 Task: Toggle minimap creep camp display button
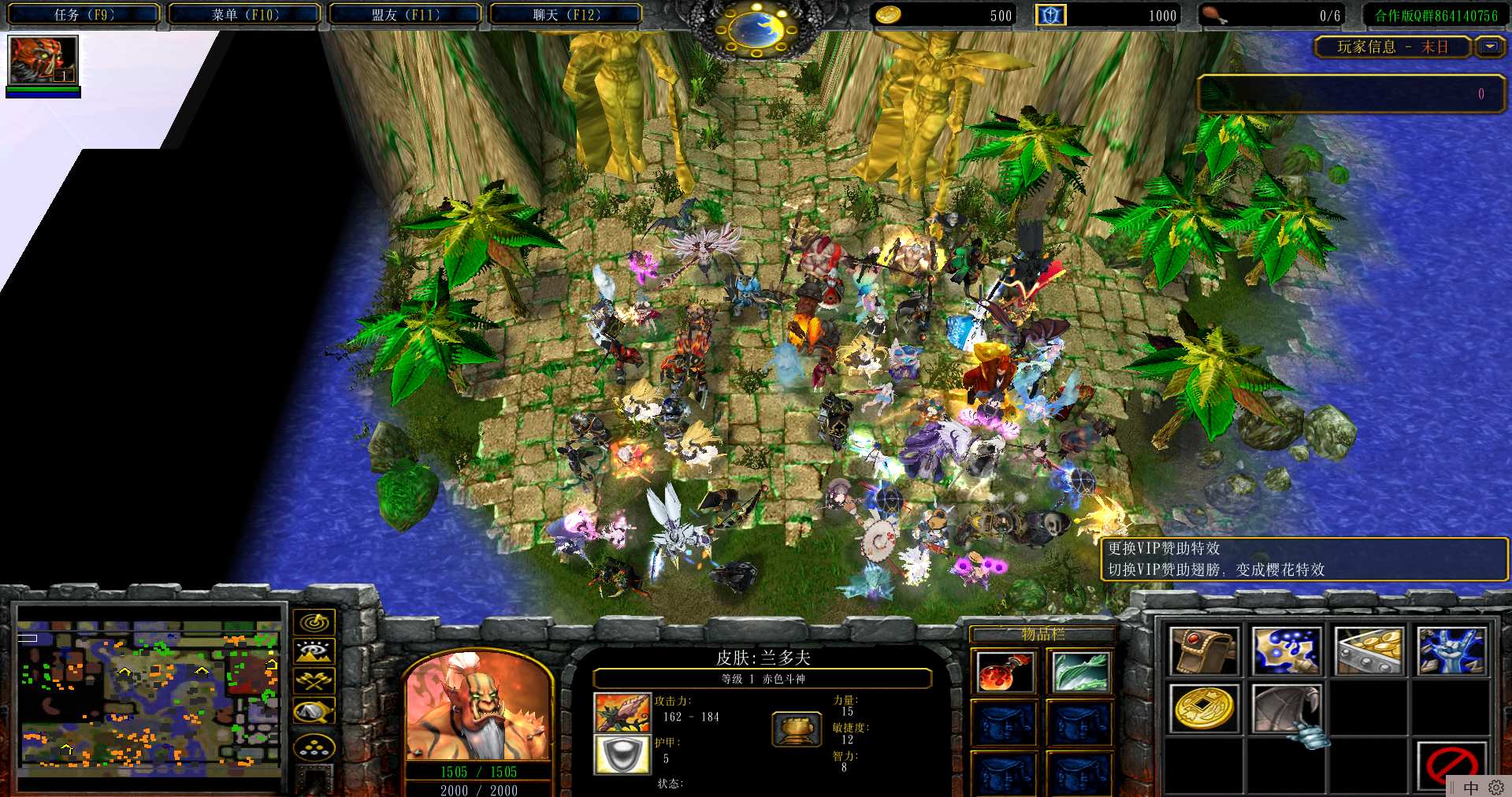pos(314,711)
